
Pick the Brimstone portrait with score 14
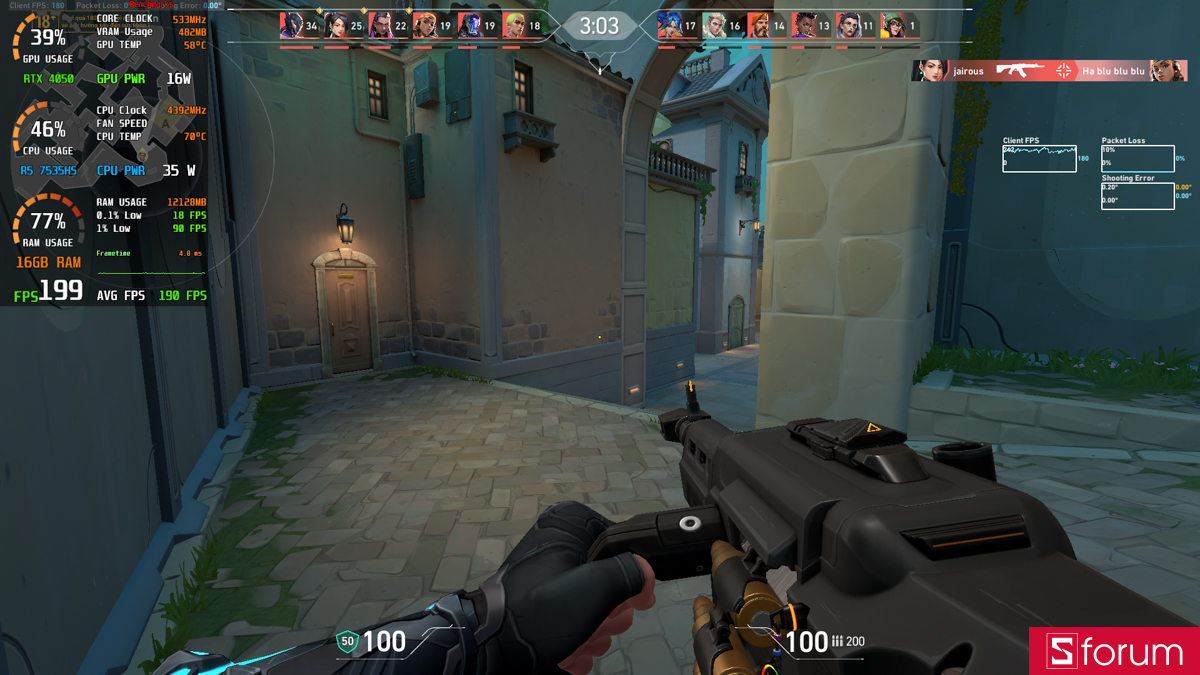(x=759, y=26)
